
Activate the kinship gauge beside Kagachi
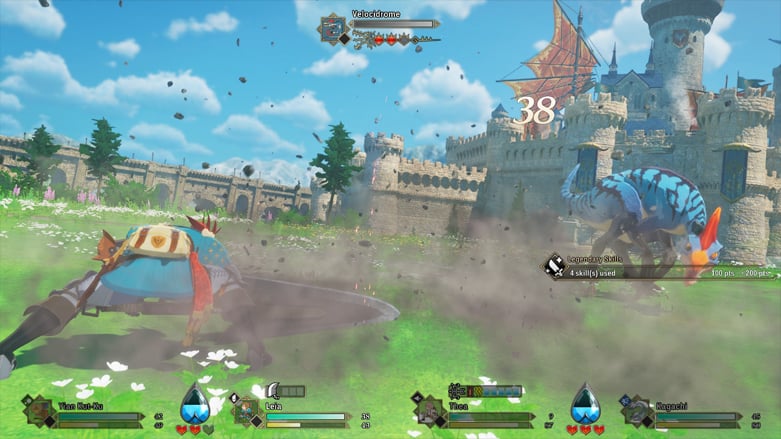585,405
